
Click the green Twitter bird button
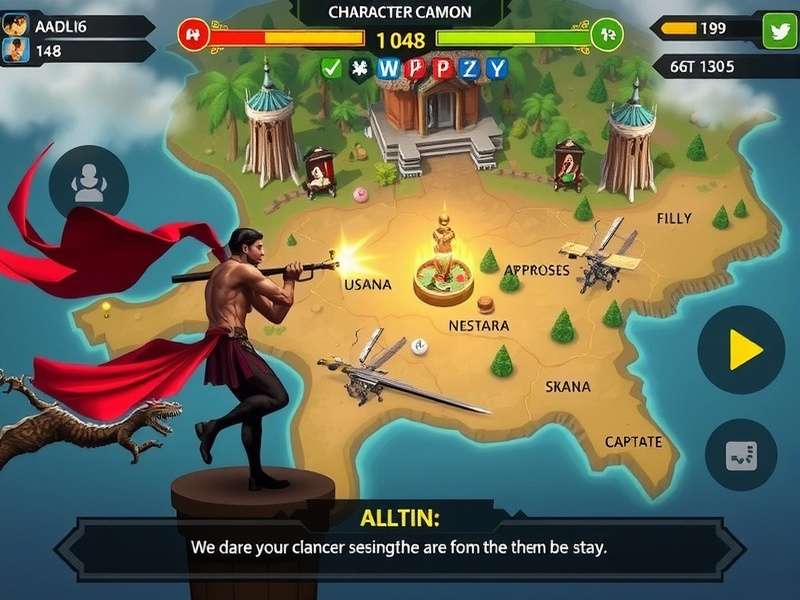coord(780,31)
